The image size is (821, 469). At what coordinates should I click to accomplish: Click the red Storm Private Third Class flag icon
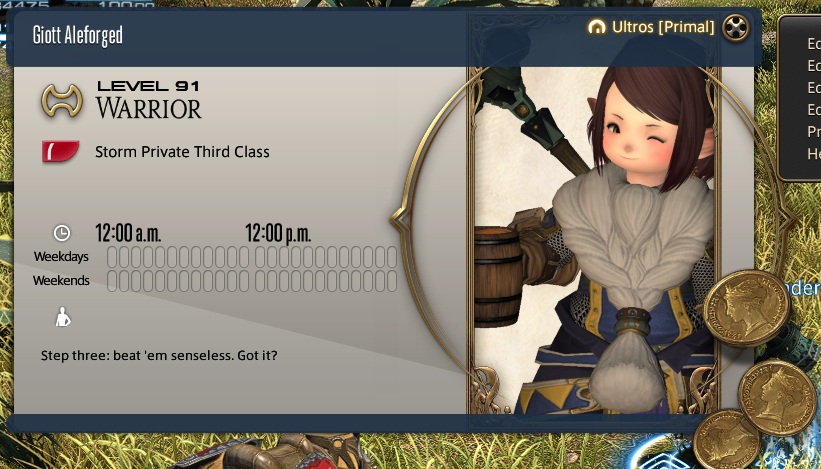[x=61, y=152]
